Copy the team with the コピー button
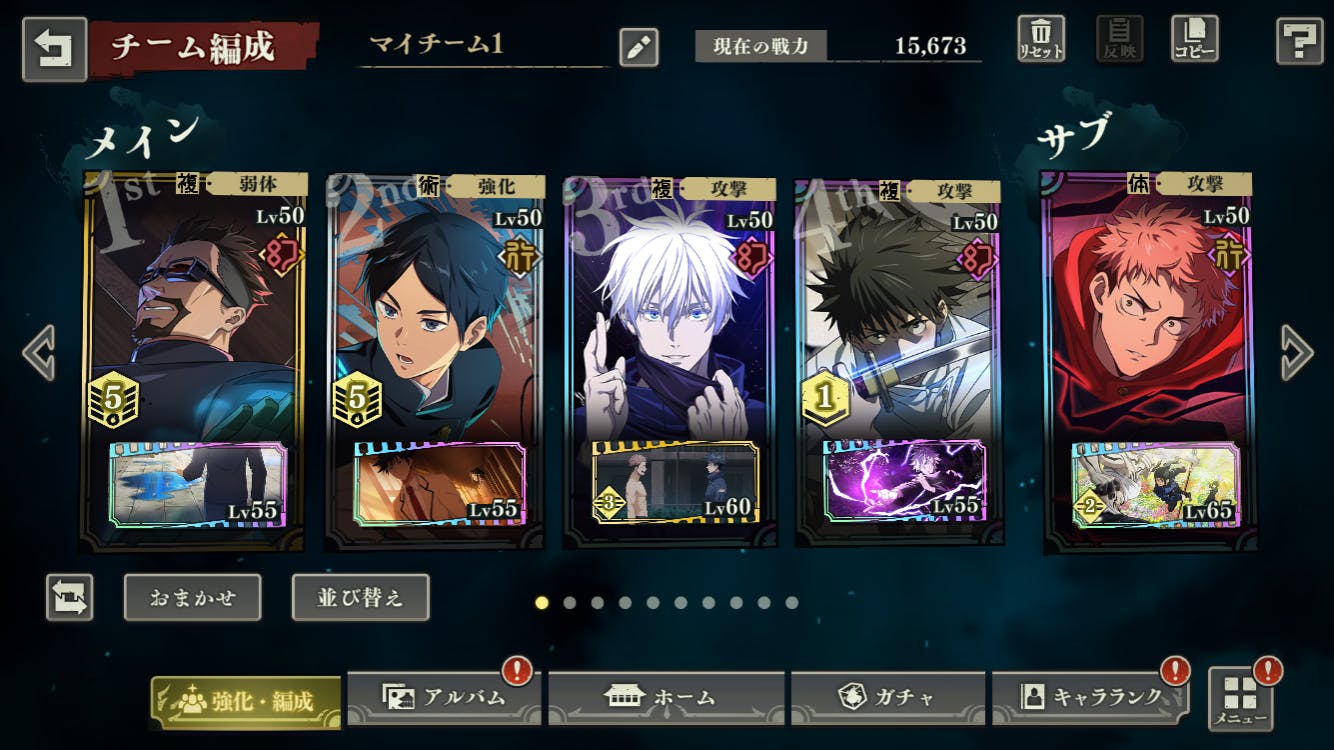Screen dimensions: 1334x750 point(1194,40)
